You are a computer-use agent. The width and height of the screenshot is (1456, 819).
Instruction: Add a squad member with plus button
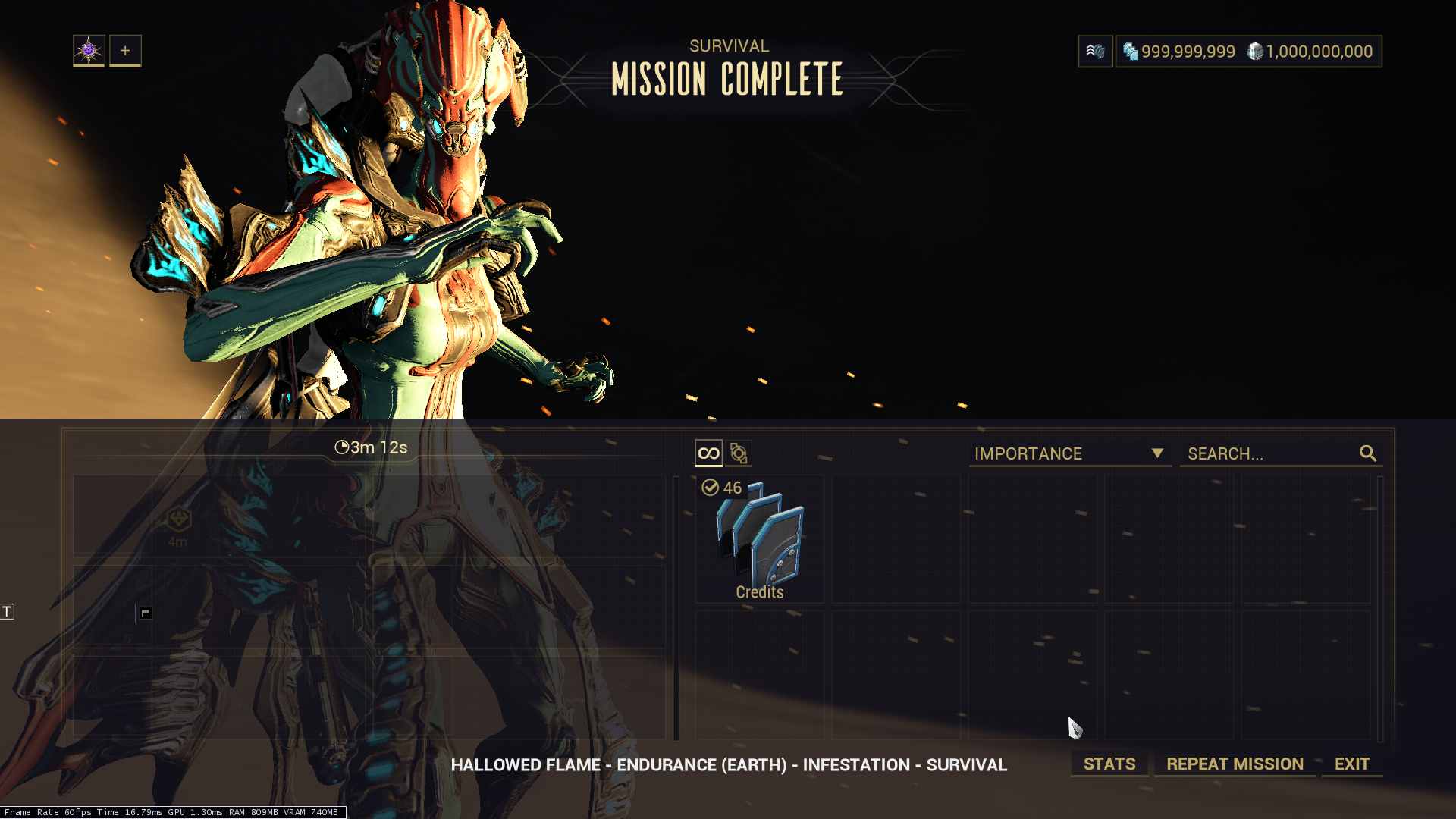coord(125,51)
